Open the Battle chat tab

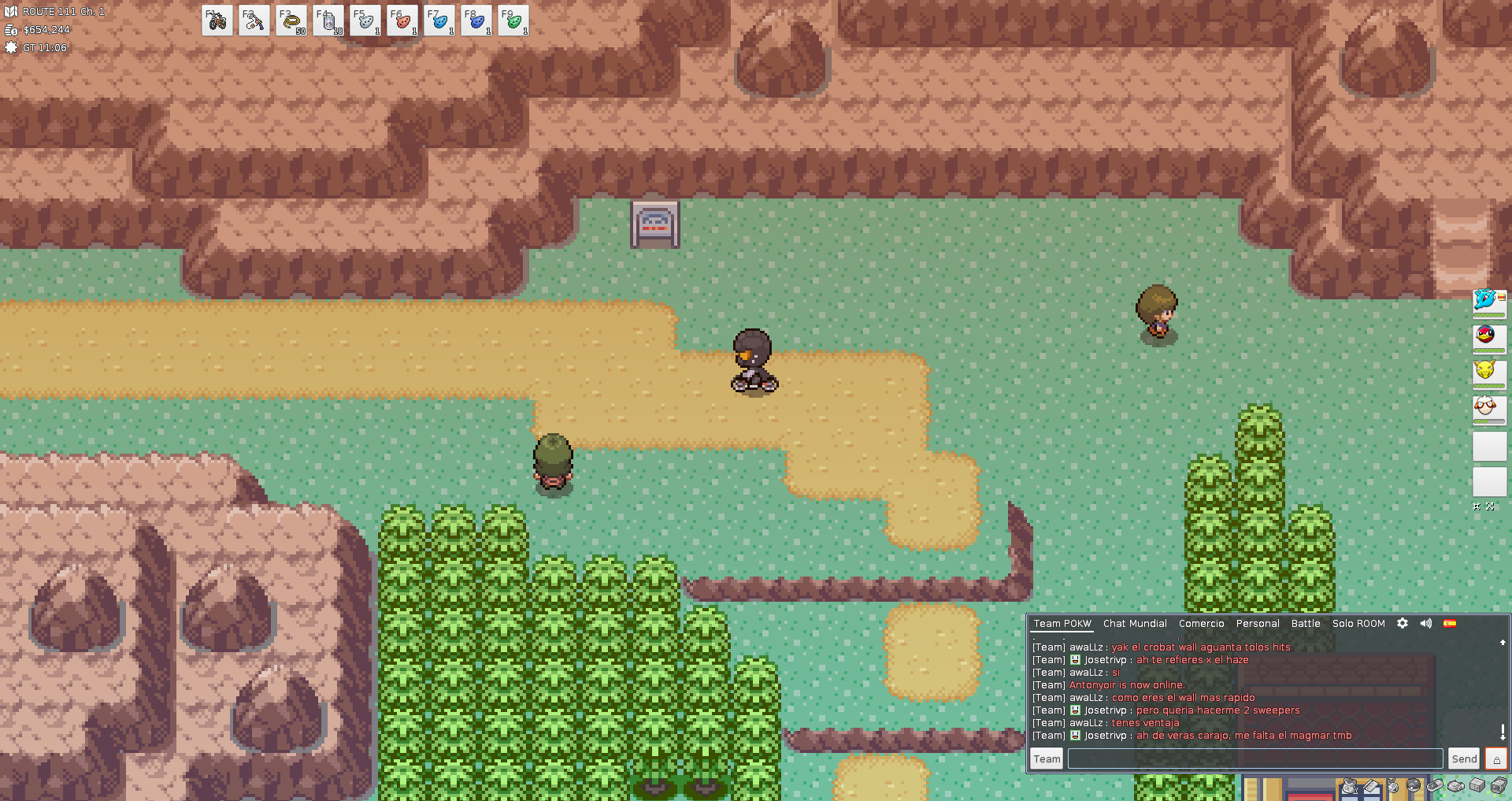[1305, 623]
